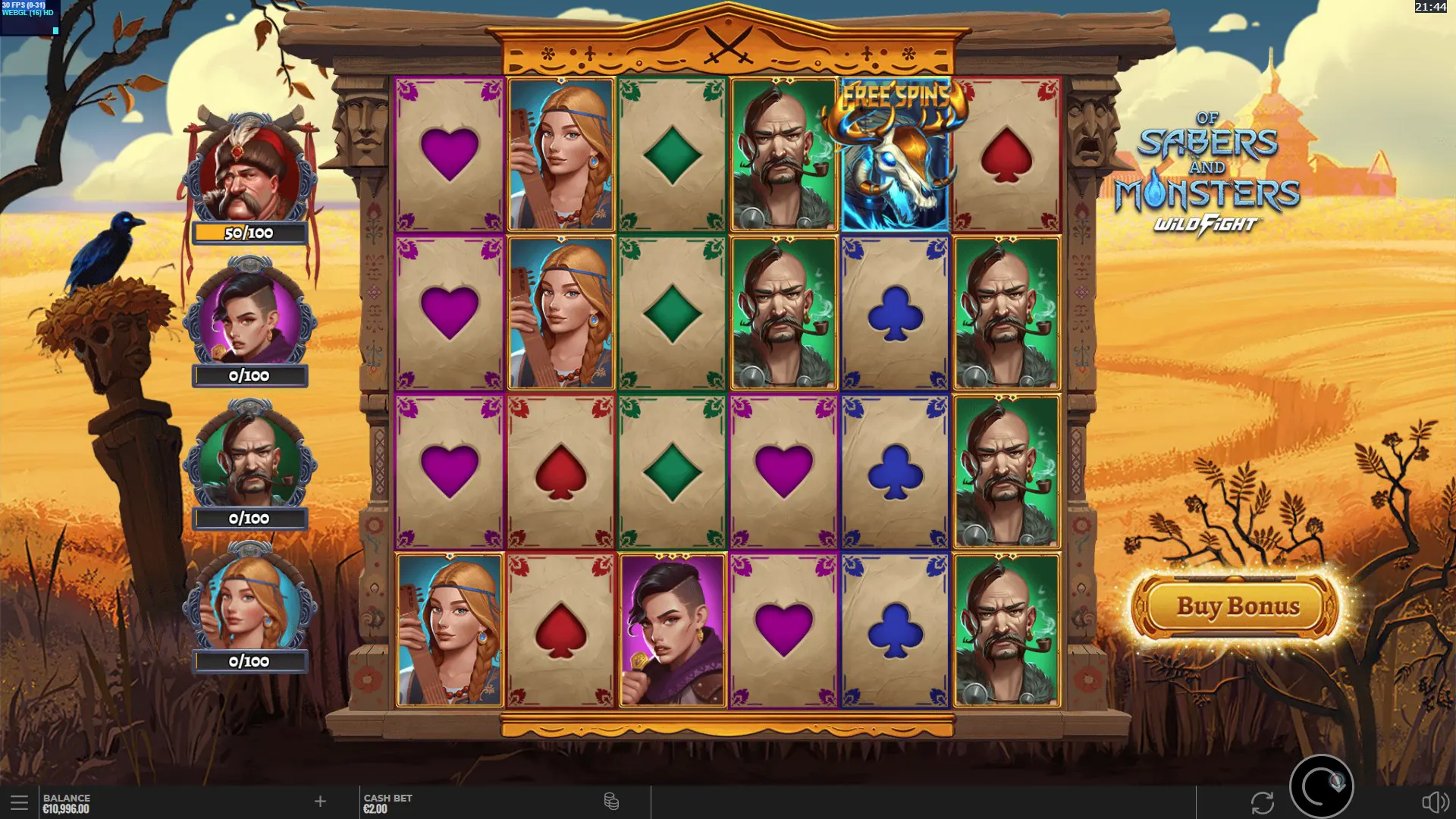Toggle game sound with the speaker icon

point(1434,802)
